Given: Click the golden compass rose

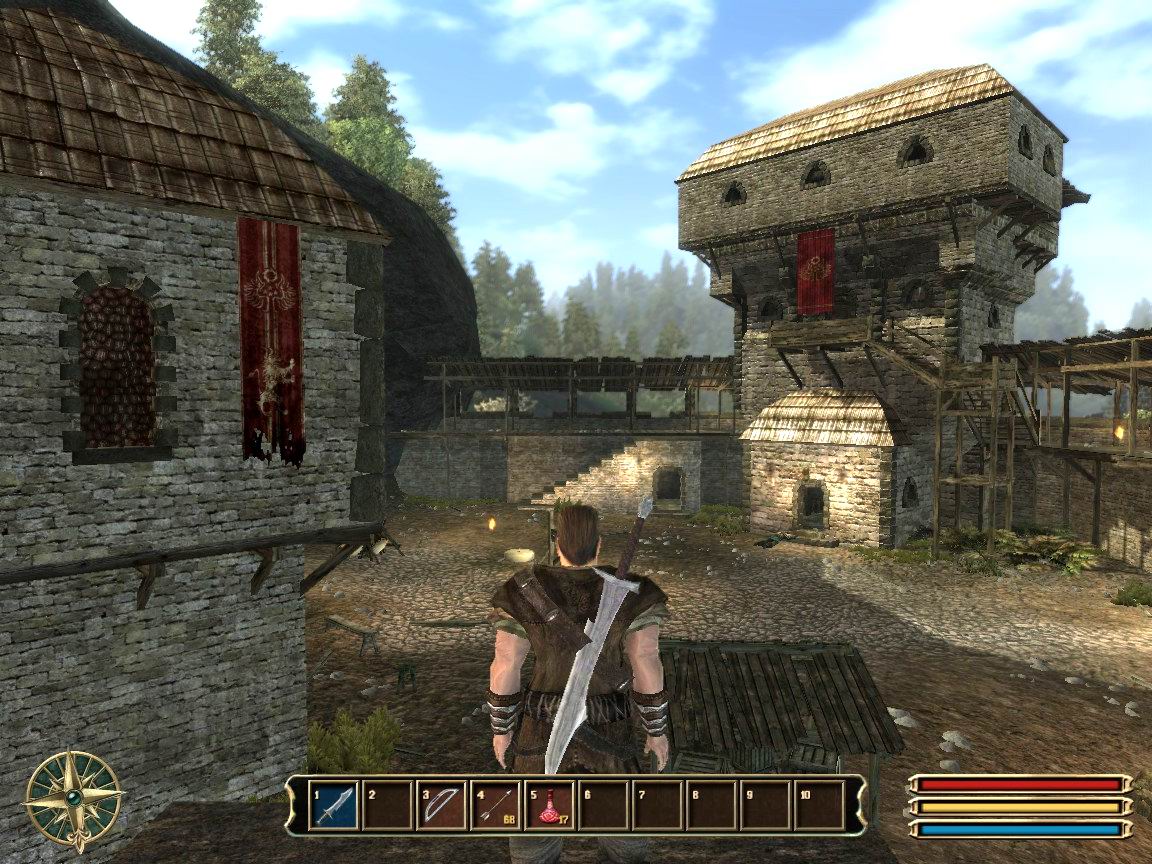Looking at the screenshot, I should pos(73,801).
